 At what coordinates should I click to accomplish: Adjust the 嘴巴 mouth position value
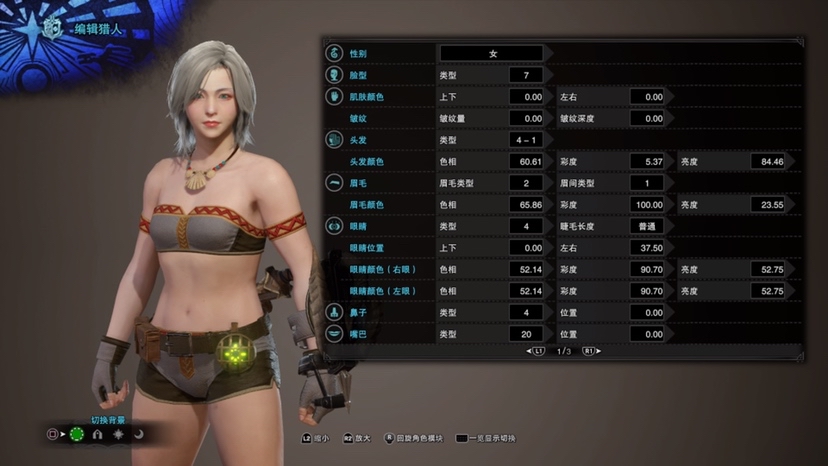pyautogui.click(x=647, y=334)
